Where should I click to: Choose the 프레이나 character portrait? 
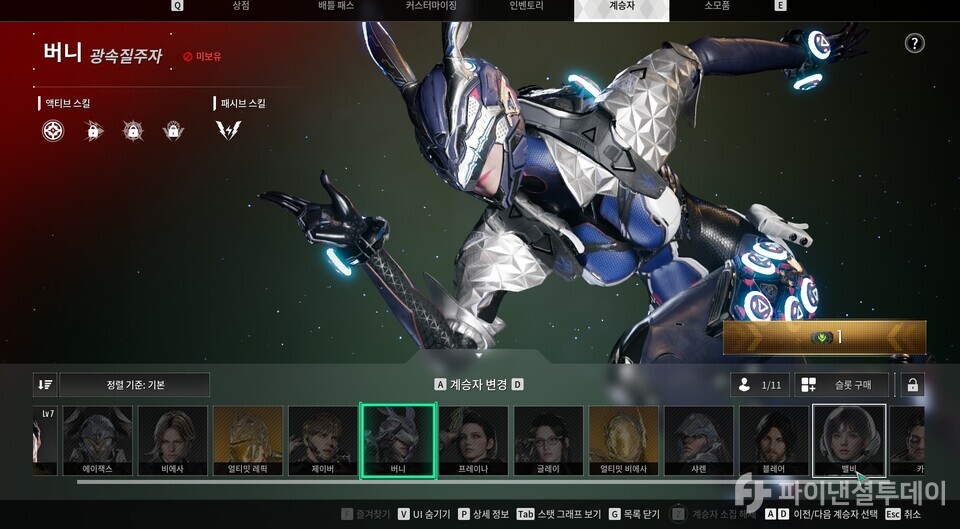473,440
